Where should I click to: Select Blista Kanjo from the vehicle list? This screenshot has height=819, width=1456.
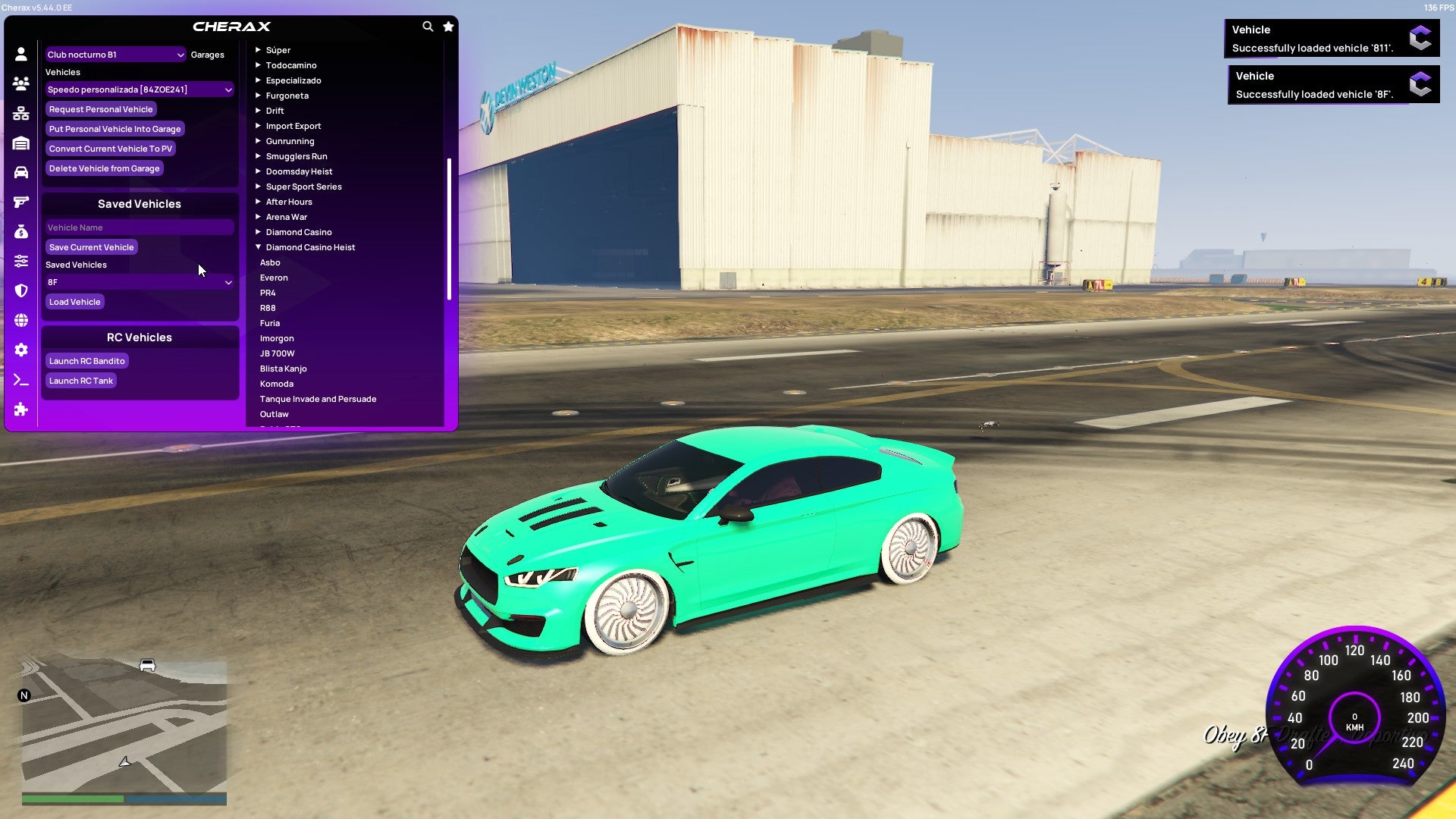(x=283, y=368)
